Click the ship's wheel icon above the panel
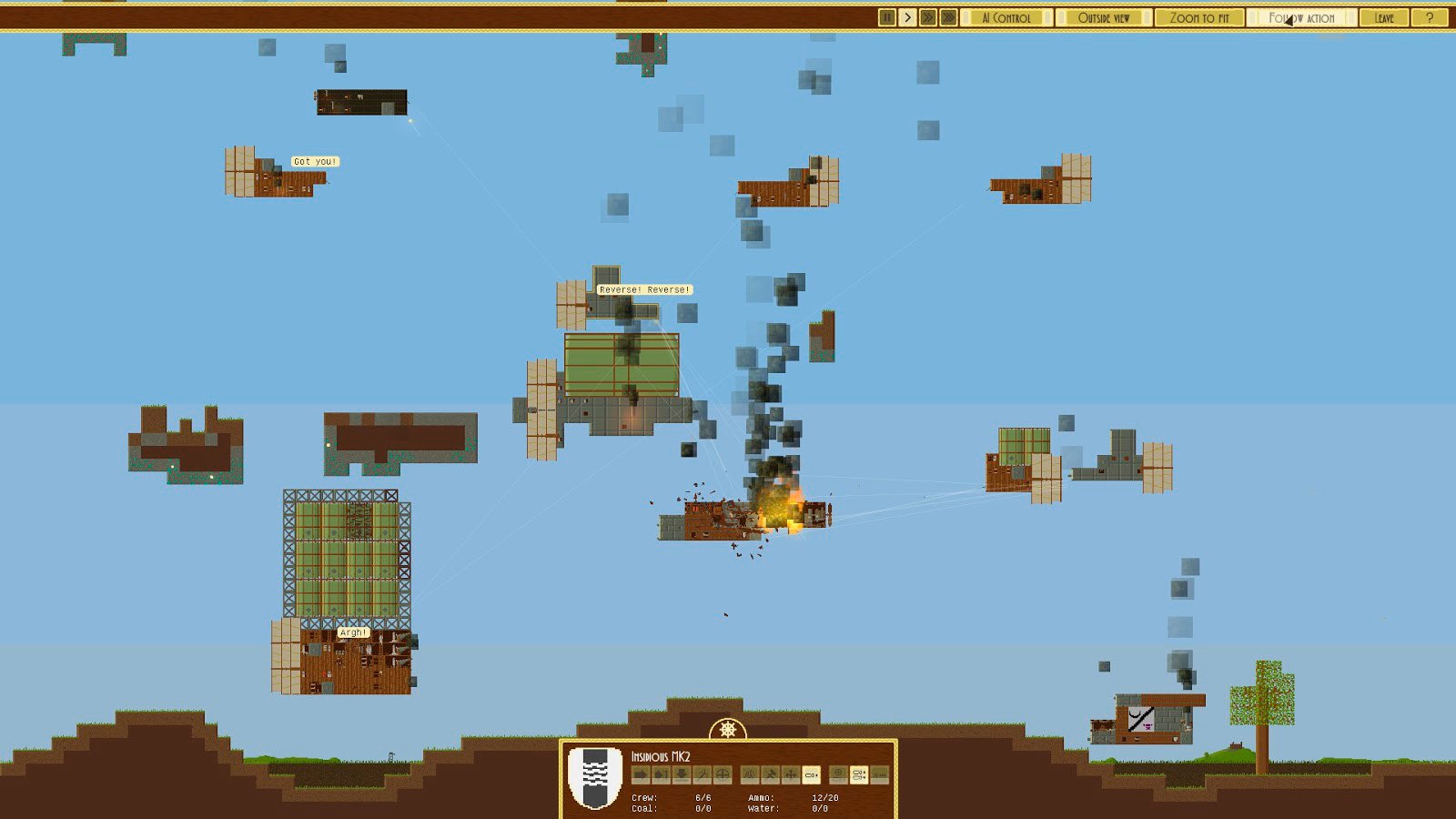 [728, 730]
